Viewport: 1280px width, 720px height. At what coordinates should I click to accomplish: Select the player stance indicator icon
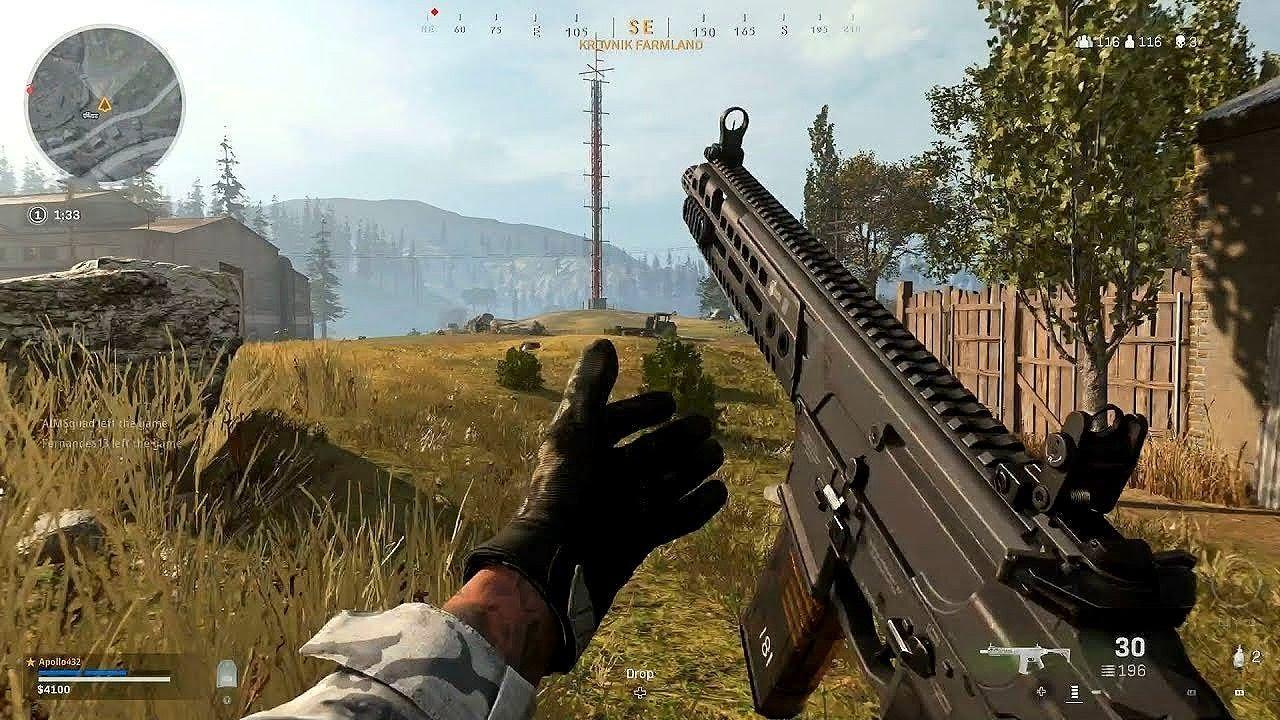(x=1074, y=692)
